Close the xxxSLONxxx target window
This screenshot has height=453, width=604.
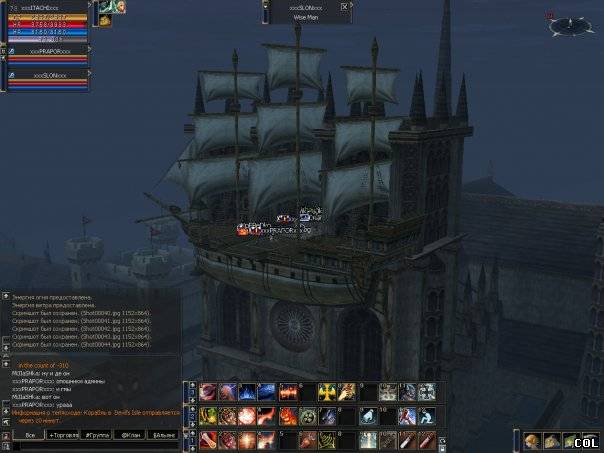pos(345,6)
